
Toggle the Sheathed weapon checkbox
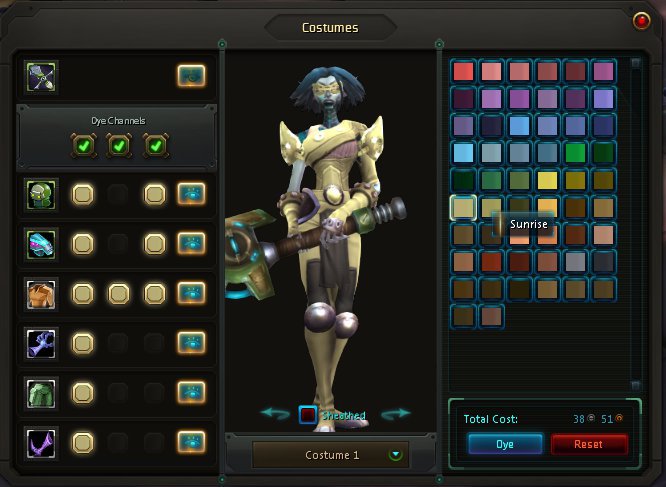pos(308,415)
